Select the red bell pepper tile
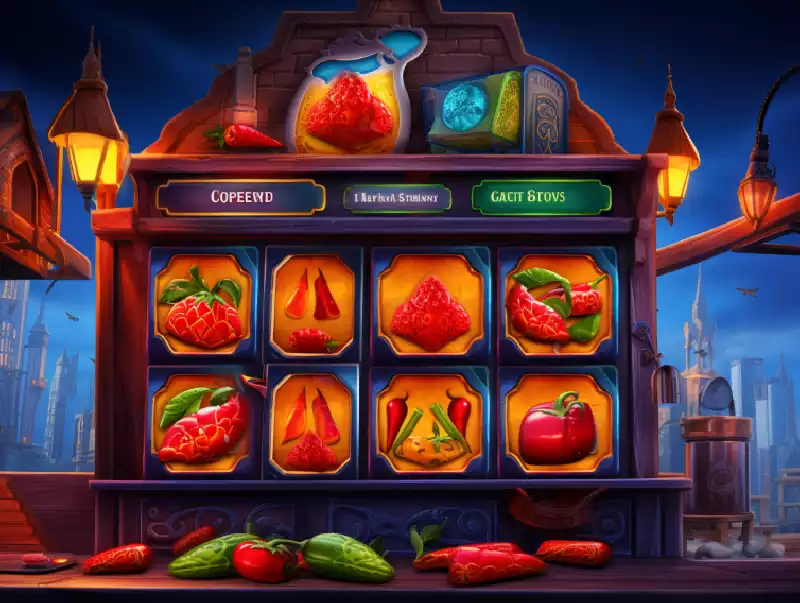The height and width of the screenshot is (603, 800). pos(556,424)
